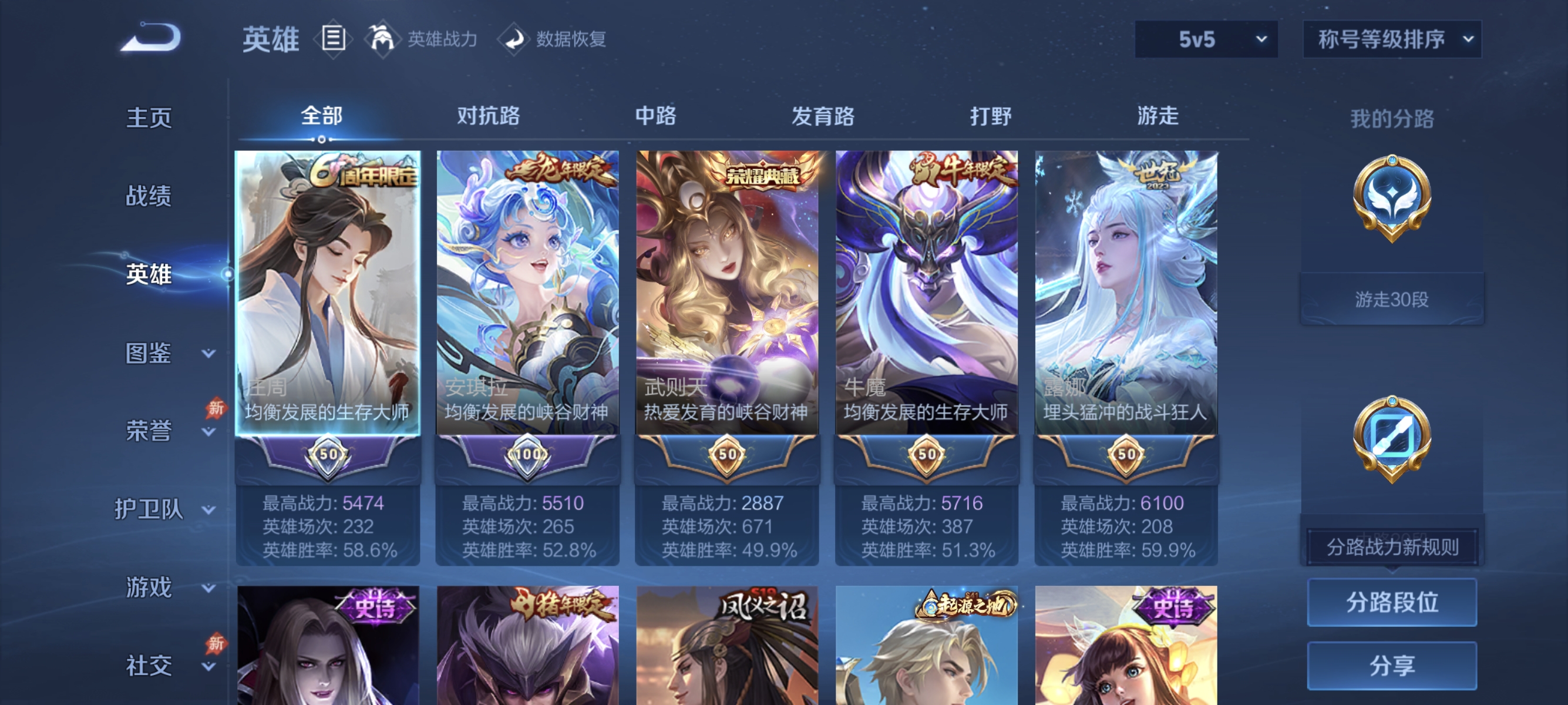
Task: Click the 分路段位 button
Action: [1392, 603]
